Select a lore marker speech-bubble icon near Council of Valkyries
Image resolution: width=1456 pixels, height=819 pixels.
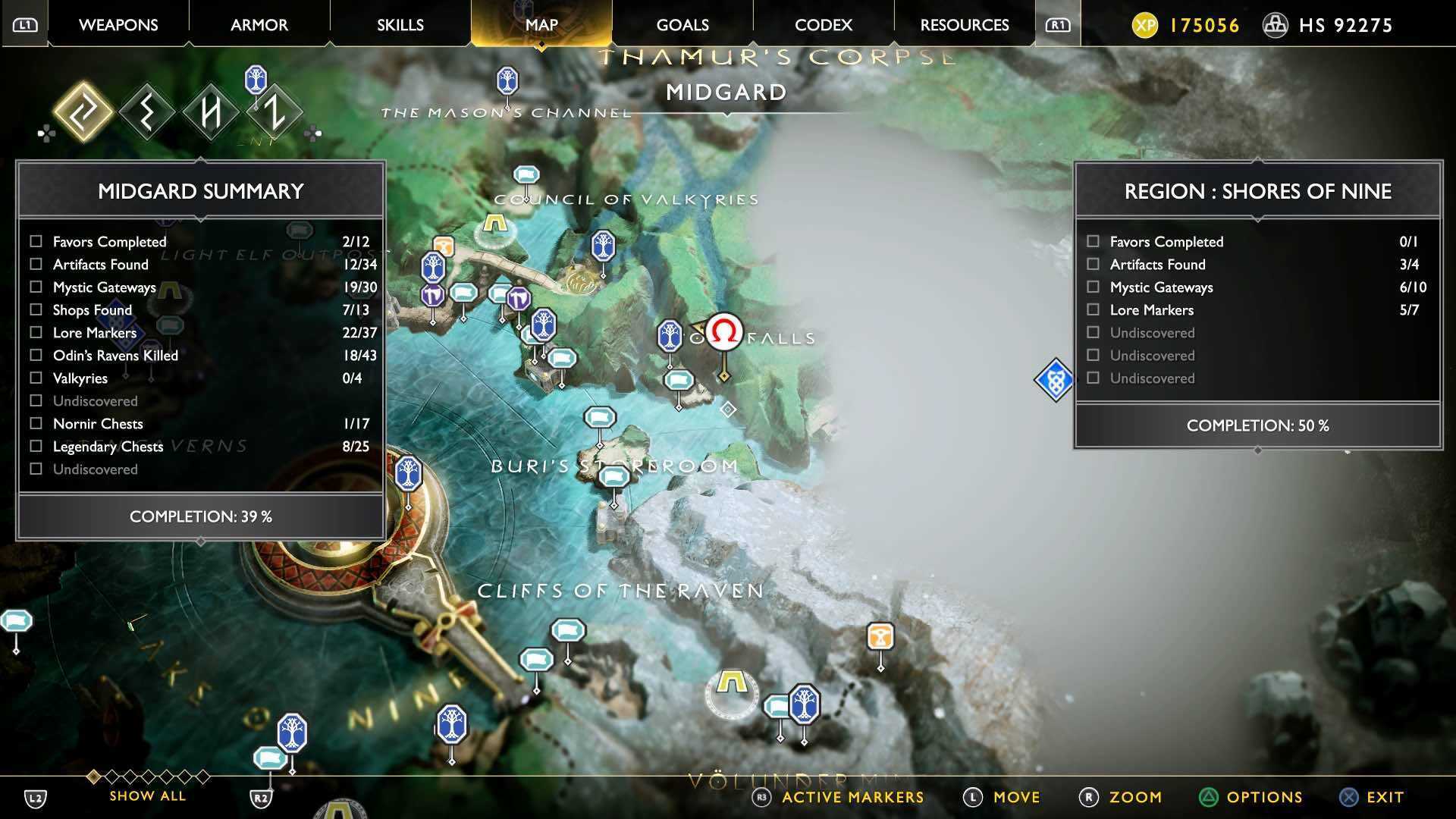(x=526, y=173)
